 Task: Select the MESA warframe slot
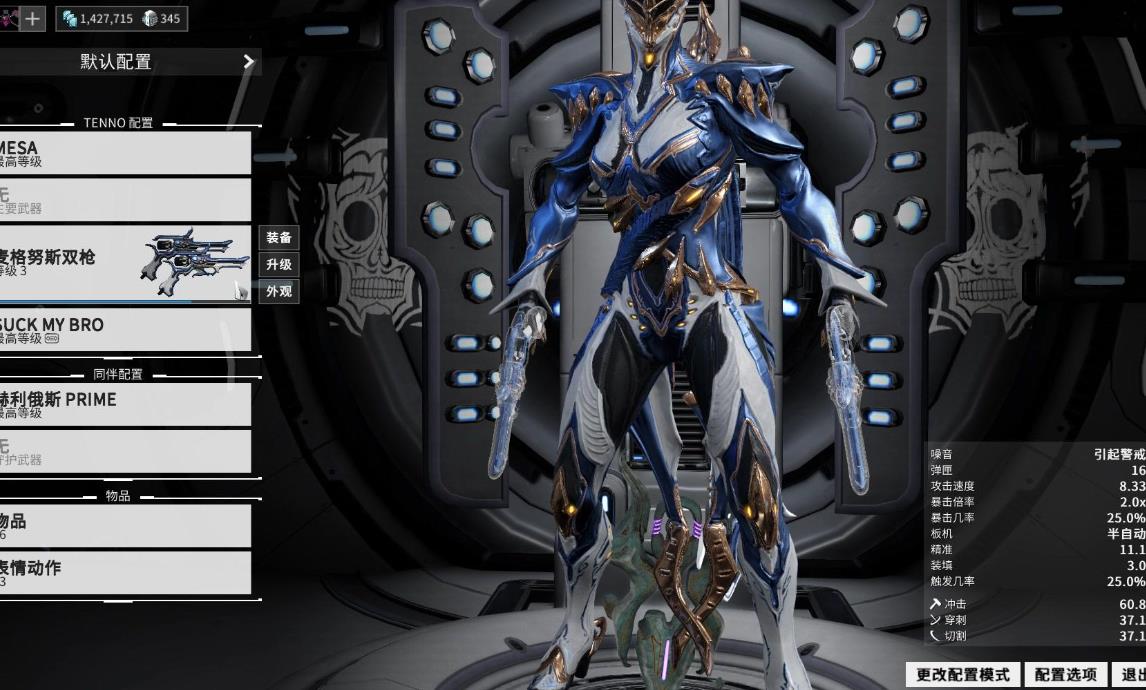click(125, 153)
